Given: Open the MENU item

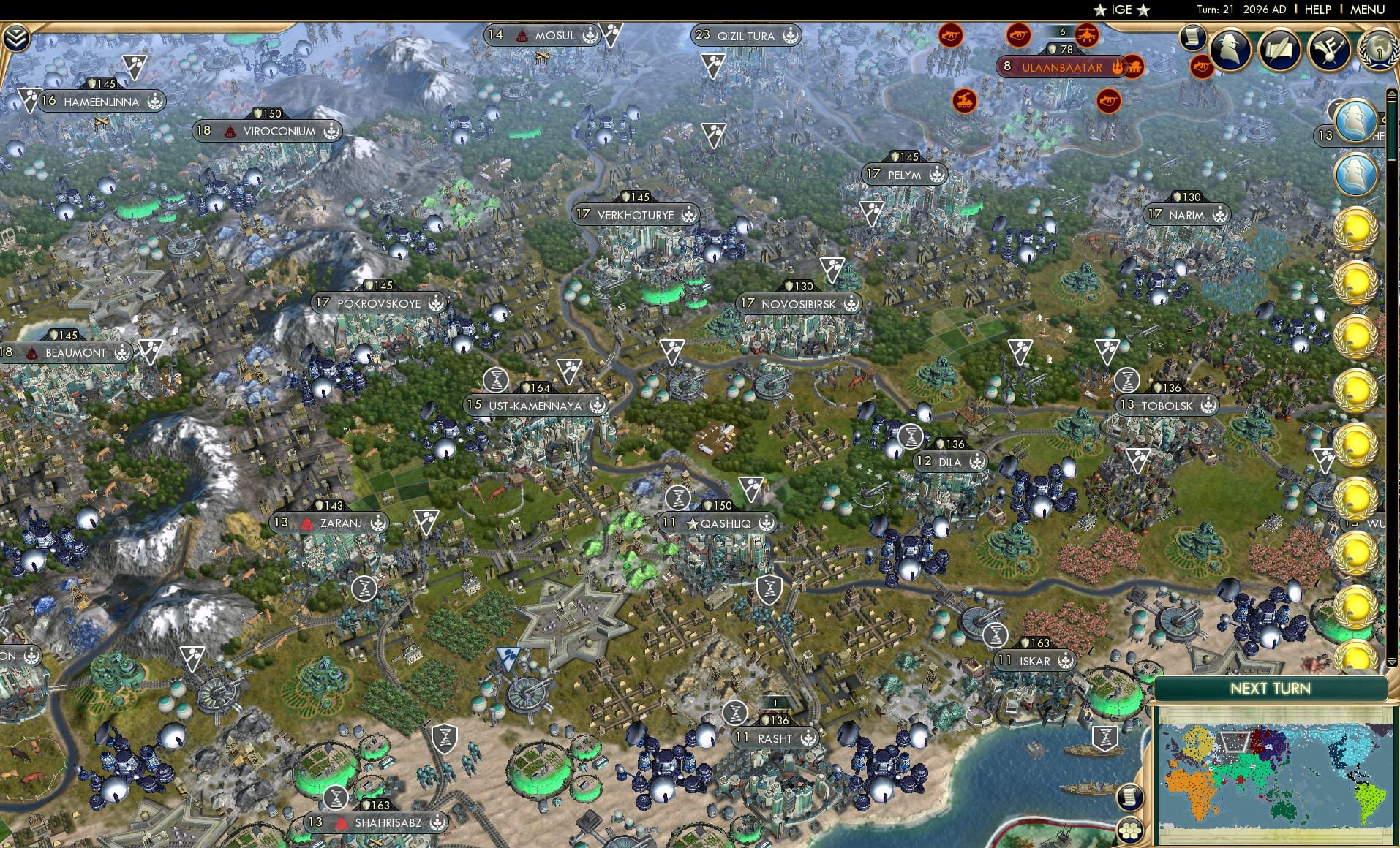Looking at the screenshot, I should (1369, 10).
